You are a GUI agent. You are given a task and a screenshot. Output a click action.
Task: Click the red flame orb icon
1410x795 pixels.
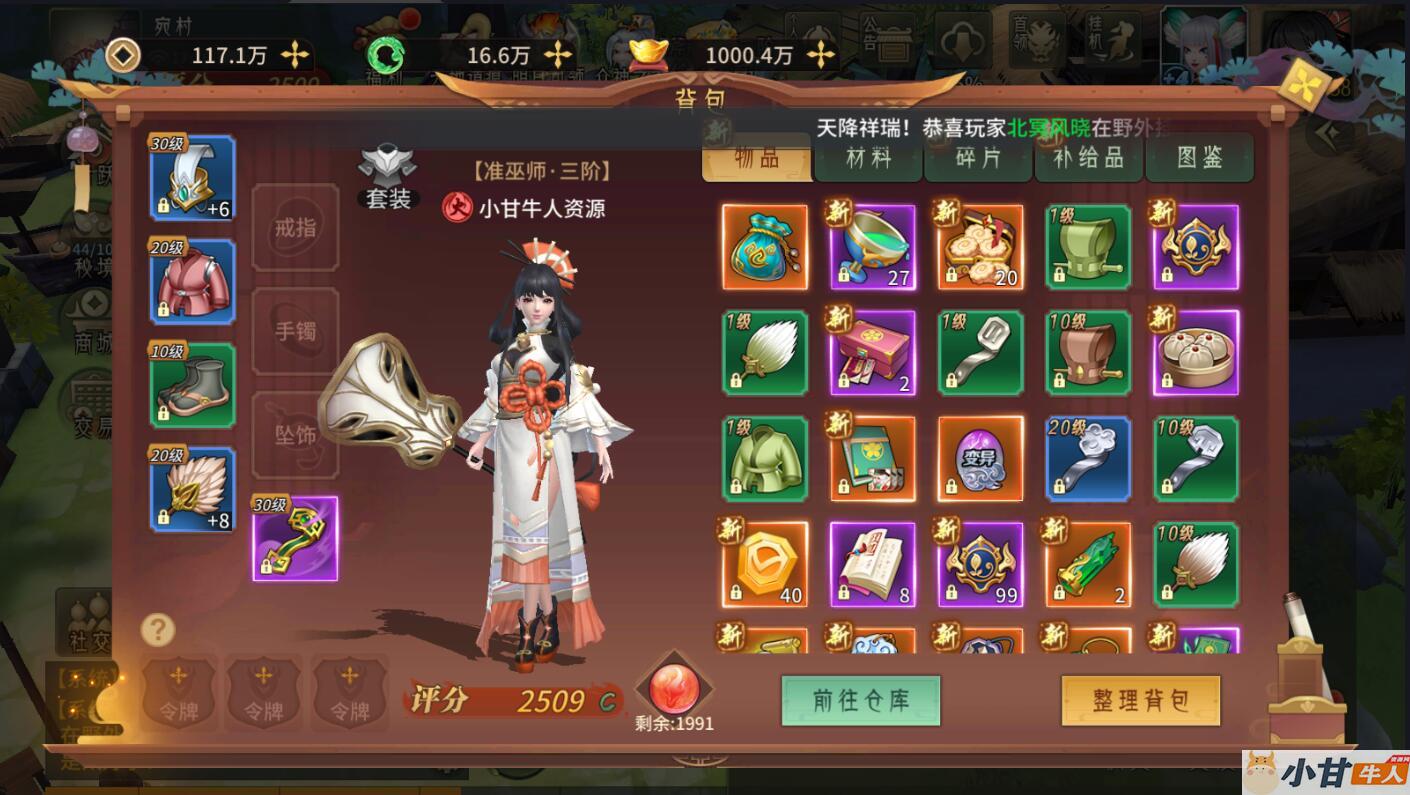coord(675,688)
